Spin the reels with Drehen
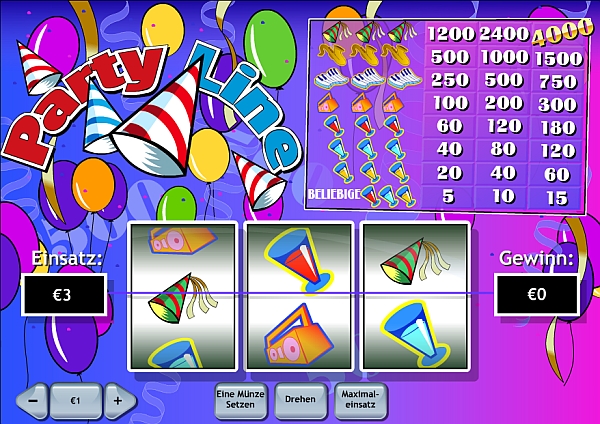The image size is (600, 424). point(299,399)
